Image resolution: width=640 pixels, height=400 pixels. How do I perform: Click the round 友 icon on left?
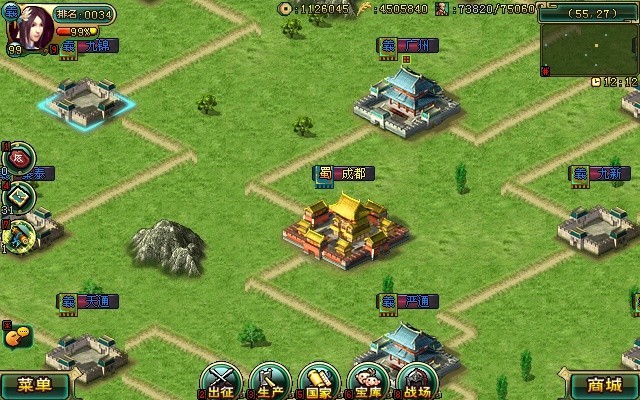point(19,157)
